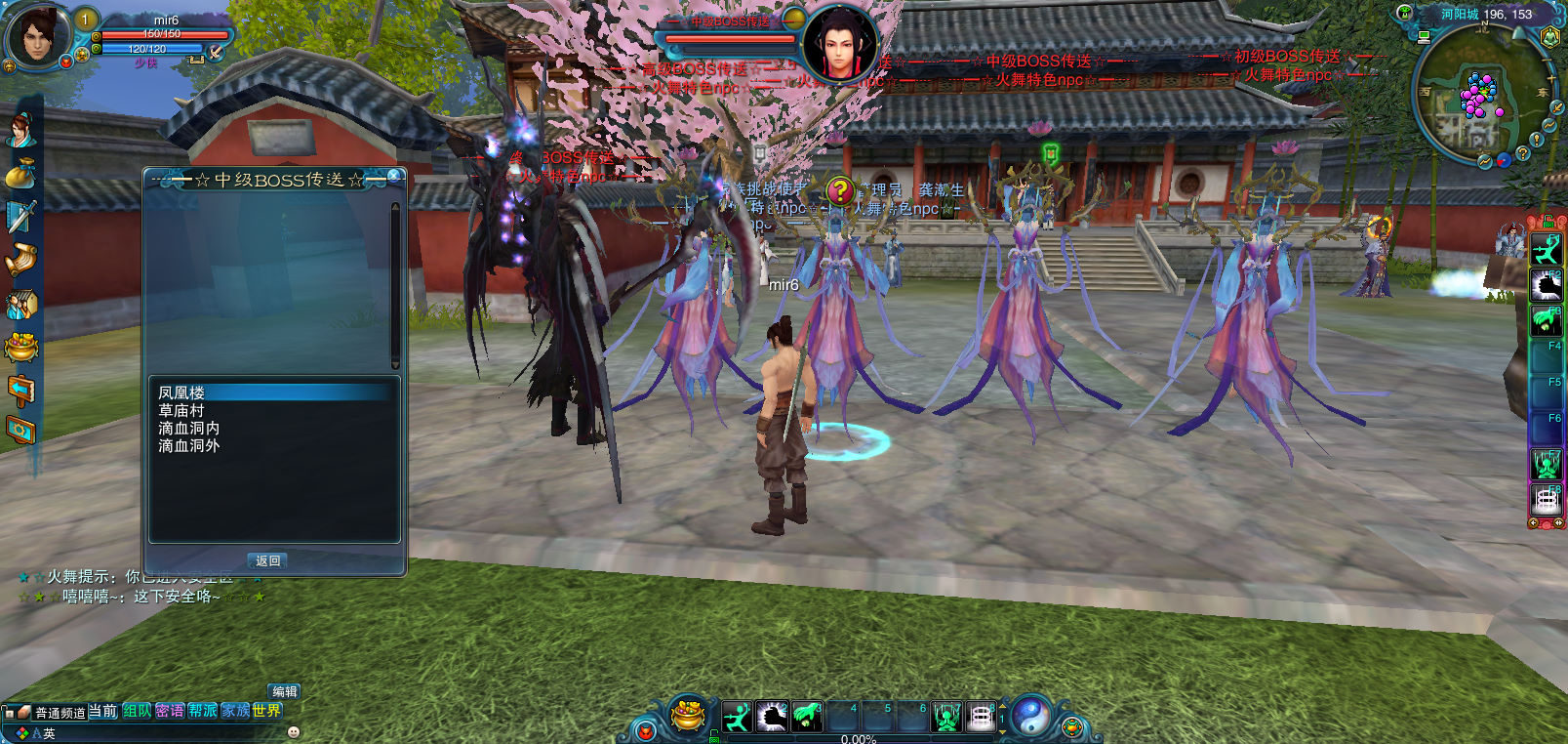Viewport: 1568px width, 744px height.
Task: Select 凤凰楼 in the teleport list
Action: pos(182,393)
